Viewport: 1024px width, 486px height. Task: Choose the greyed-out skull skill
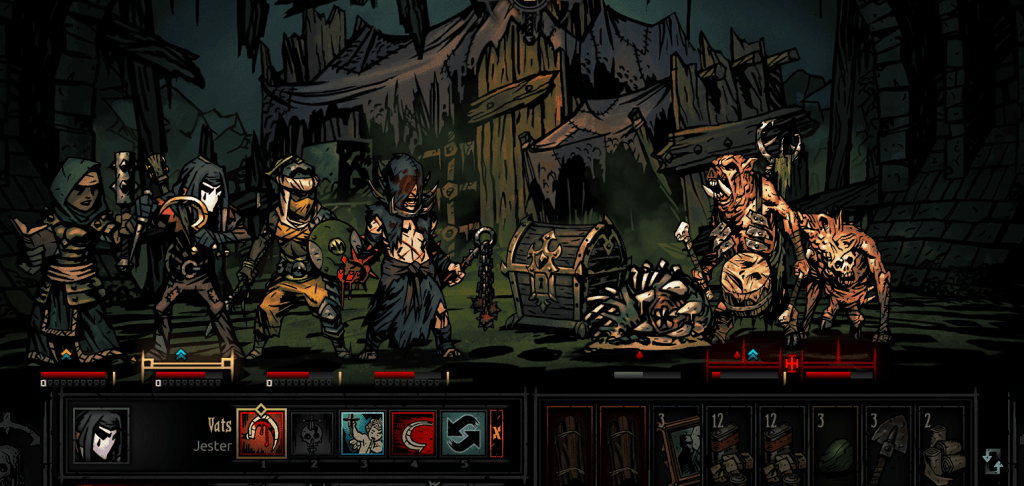tap(312, 434)
